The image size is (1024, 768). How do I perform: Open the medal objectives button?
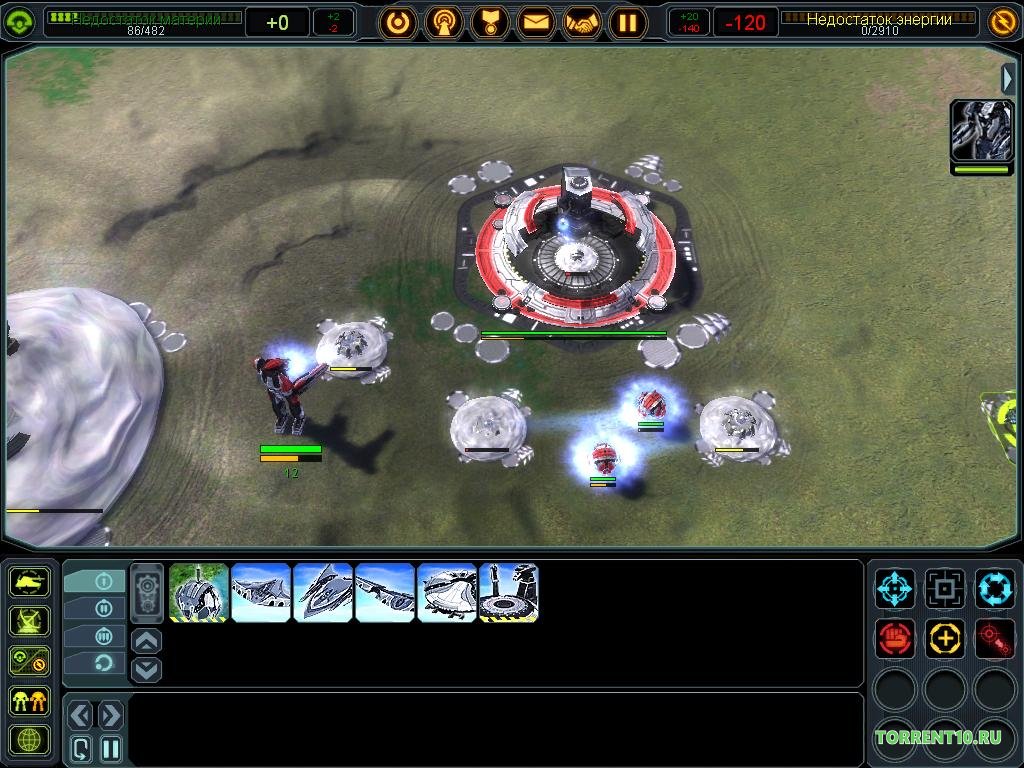pos(491,21)
